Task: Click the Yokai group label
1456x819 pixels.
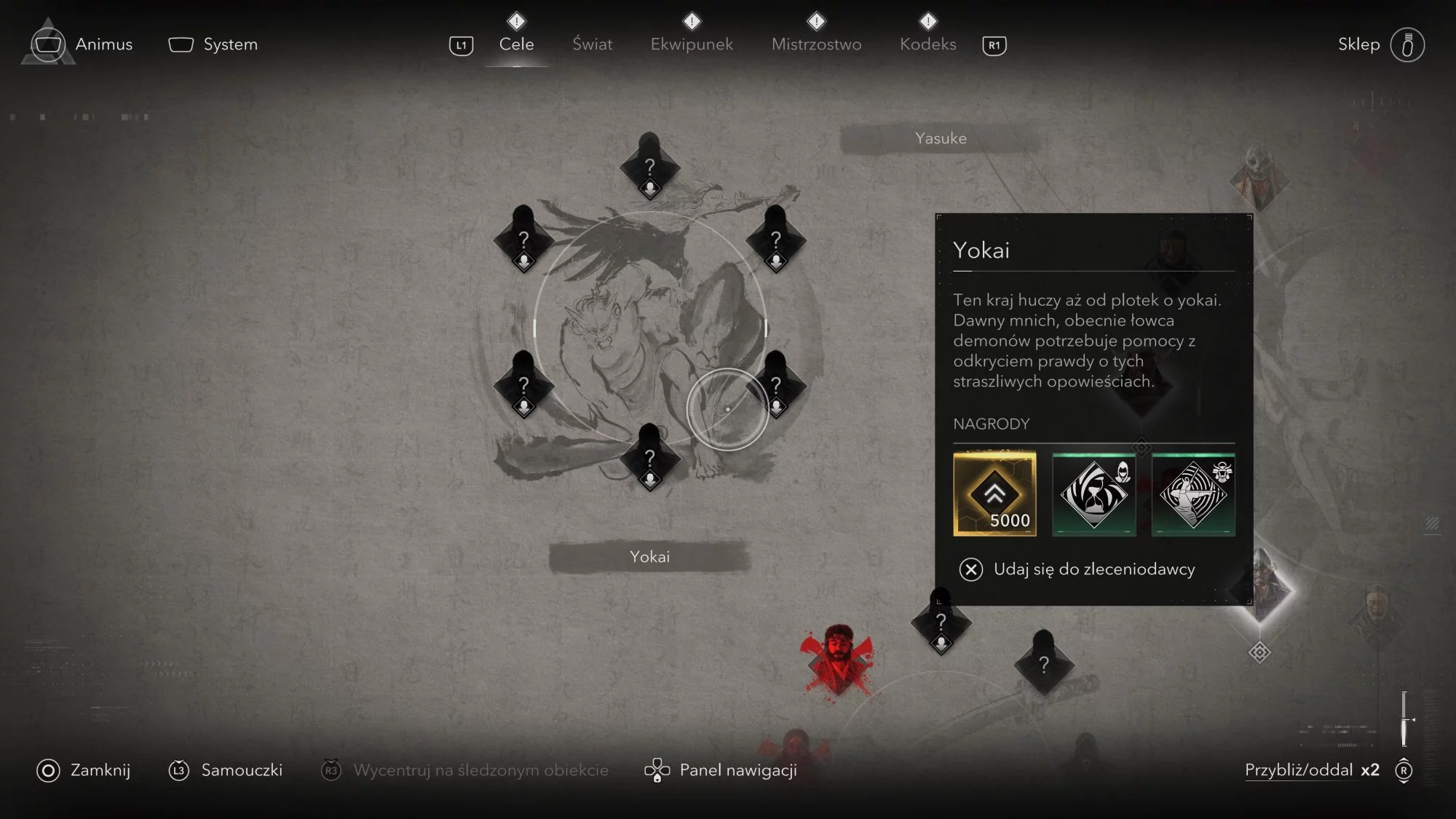Action: coord(649,557)
